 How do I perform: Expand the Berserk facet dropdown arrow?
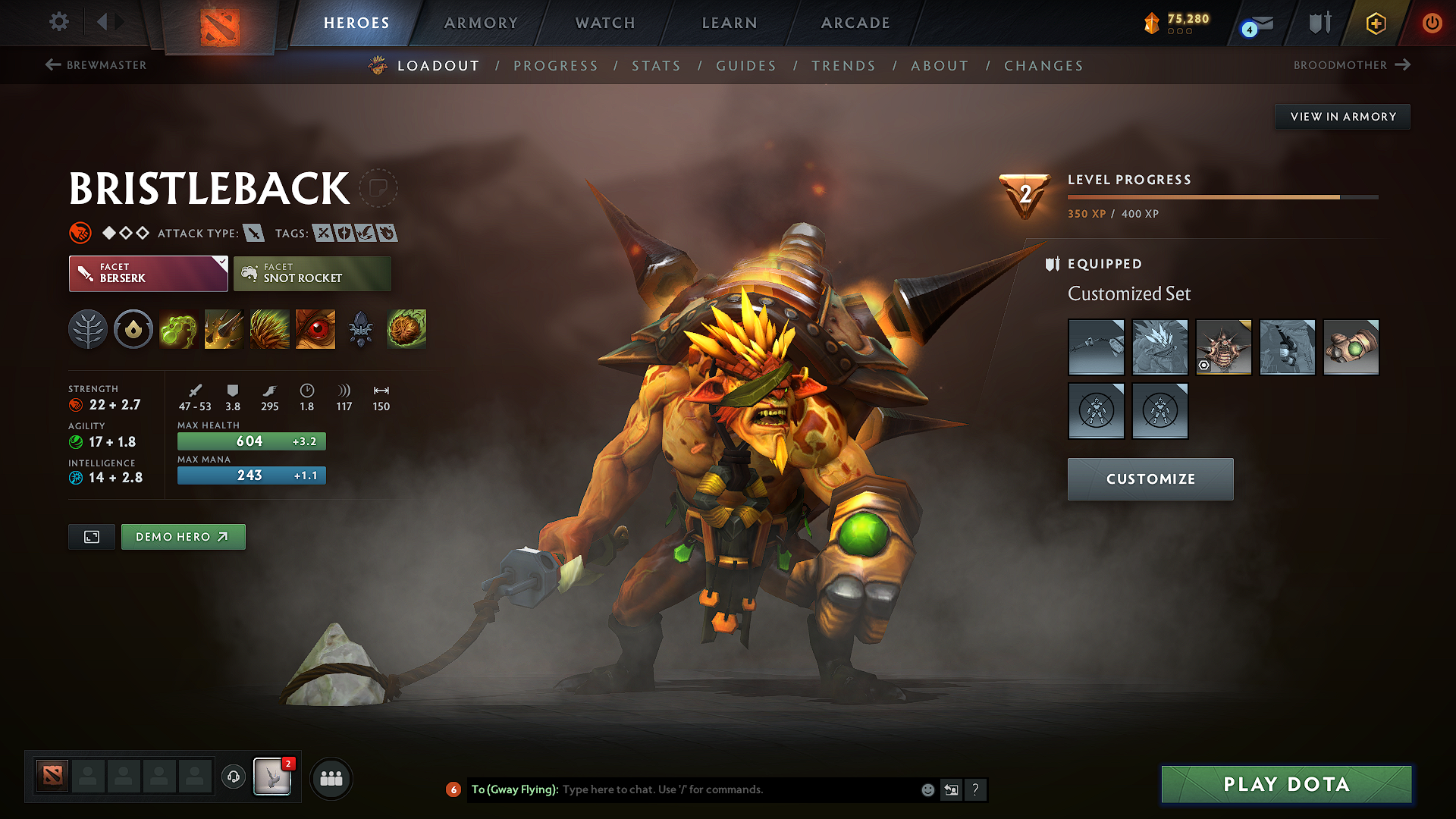[x=221, y=264]
